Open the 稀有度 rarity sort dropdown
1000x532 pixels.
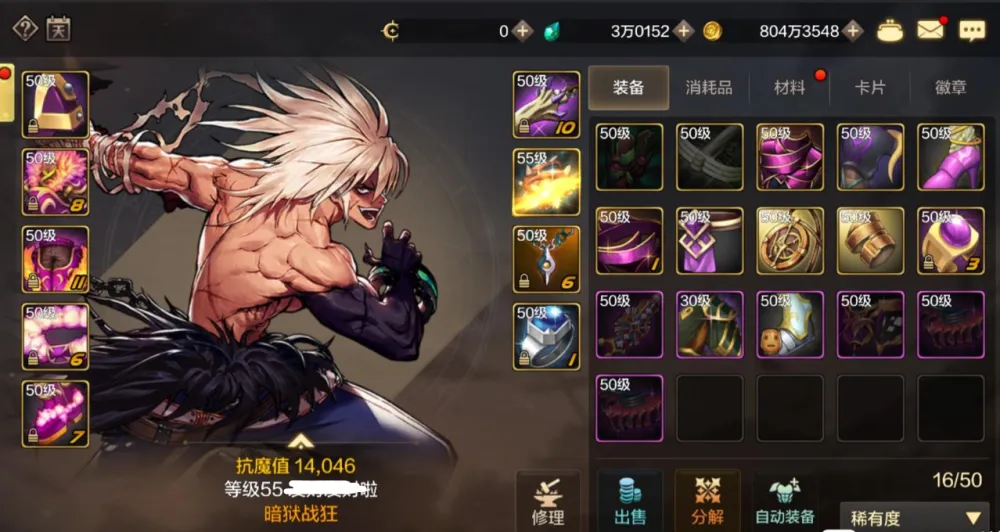tap(917, 518)
